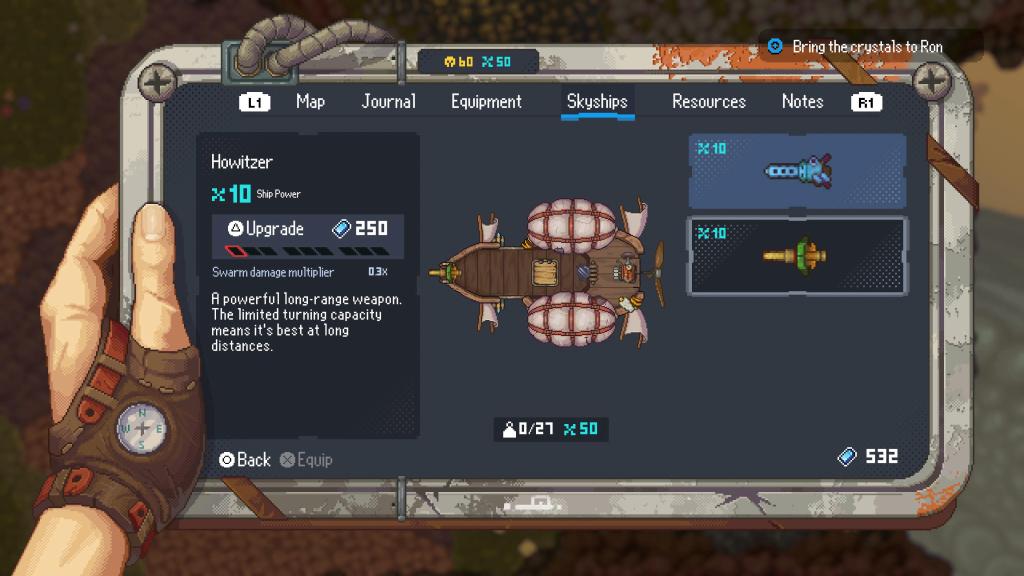The image size is (1024, 576).
Task: Select the blue Howitzer weapon slot
Action: point(796,171)
